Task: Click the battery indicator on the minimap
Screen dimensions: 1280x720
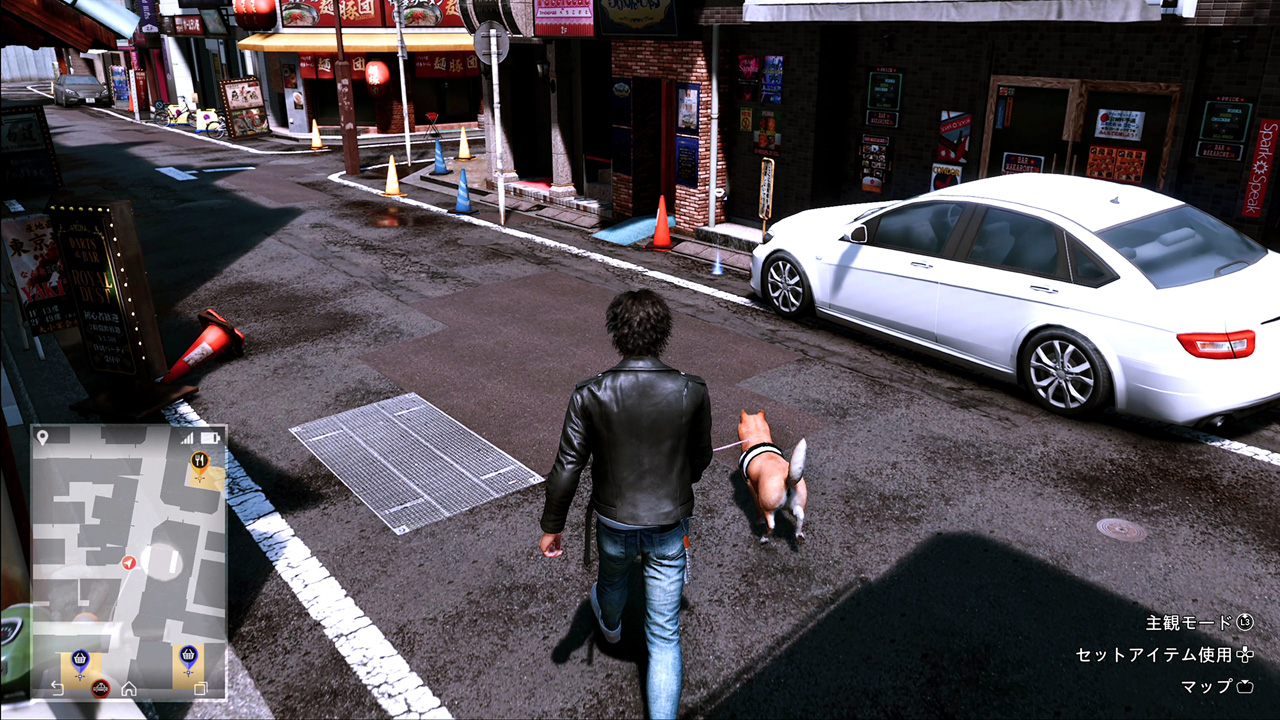Action: click(x=209, y=437)
